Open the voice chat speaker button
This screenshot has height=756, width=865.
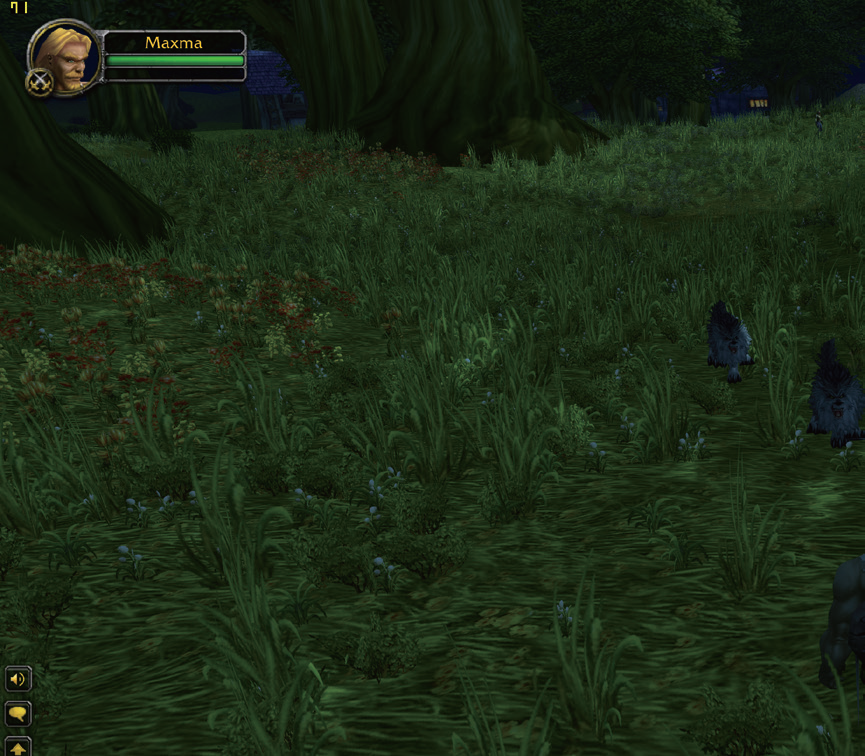coord(18,680)
